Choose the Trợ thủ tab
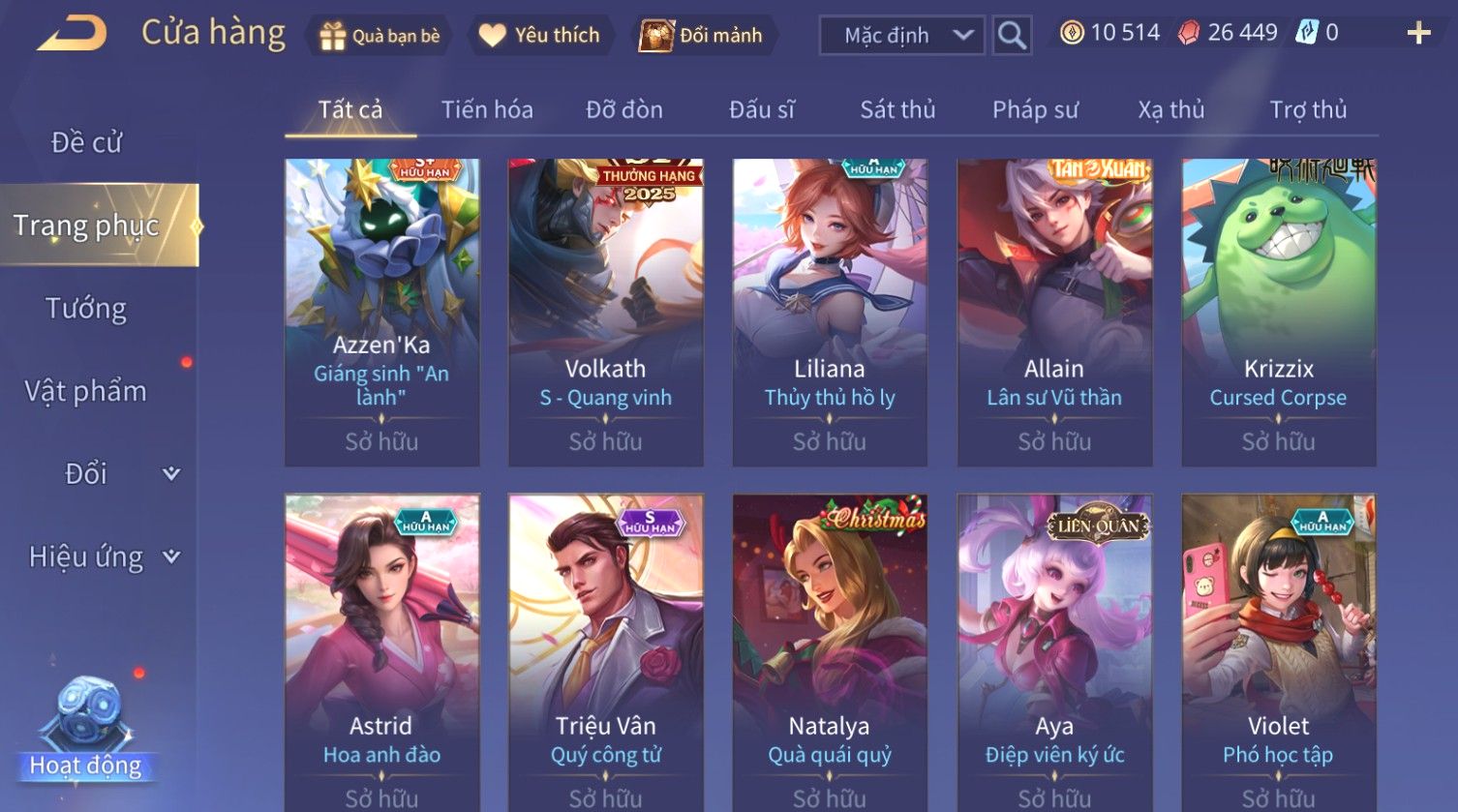Viewport: 1458px width, 812px height. coord(1308,109)
